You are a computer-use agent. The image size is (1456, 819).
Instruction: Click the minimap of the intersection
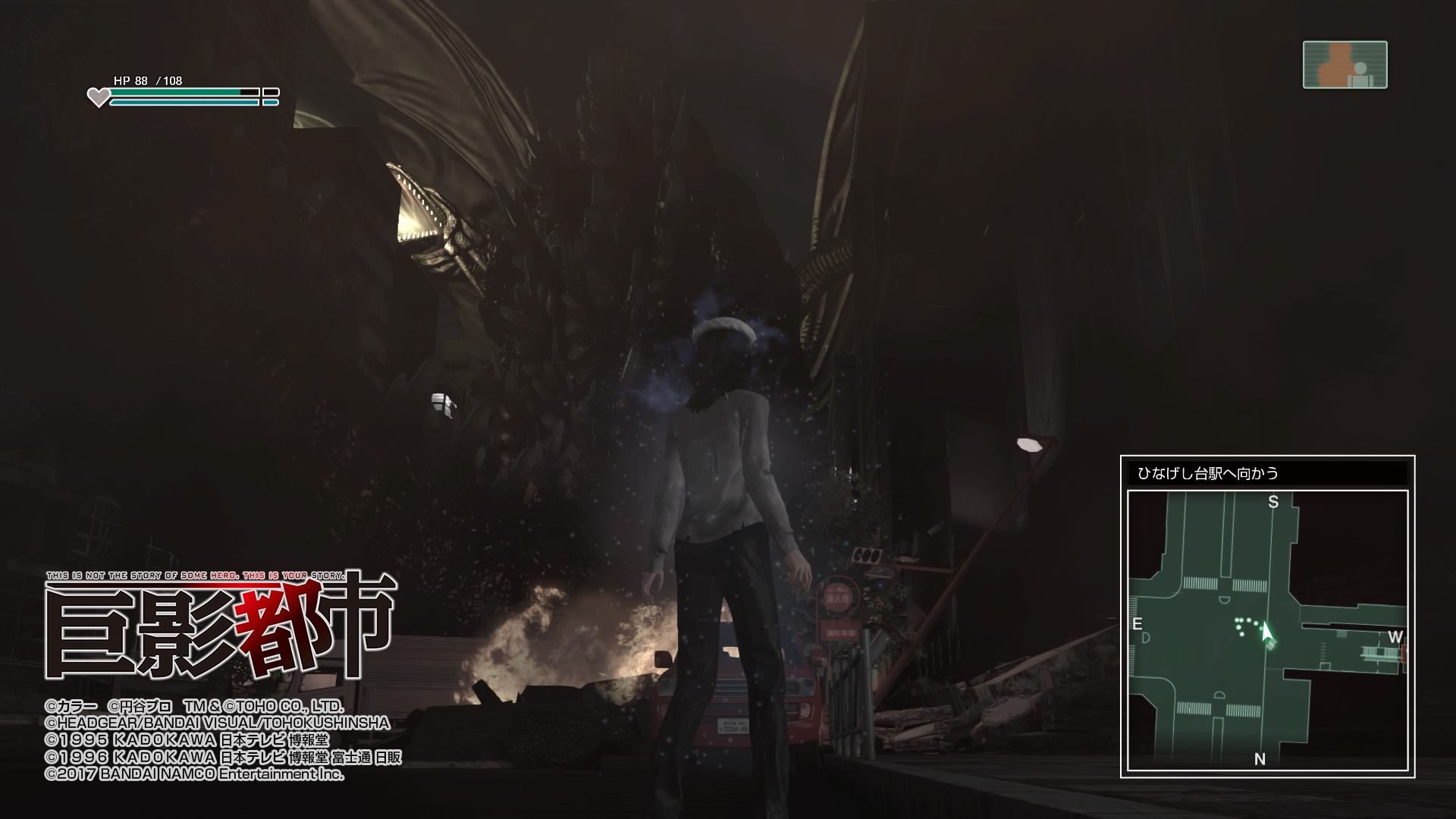[x=1267, y=630]
